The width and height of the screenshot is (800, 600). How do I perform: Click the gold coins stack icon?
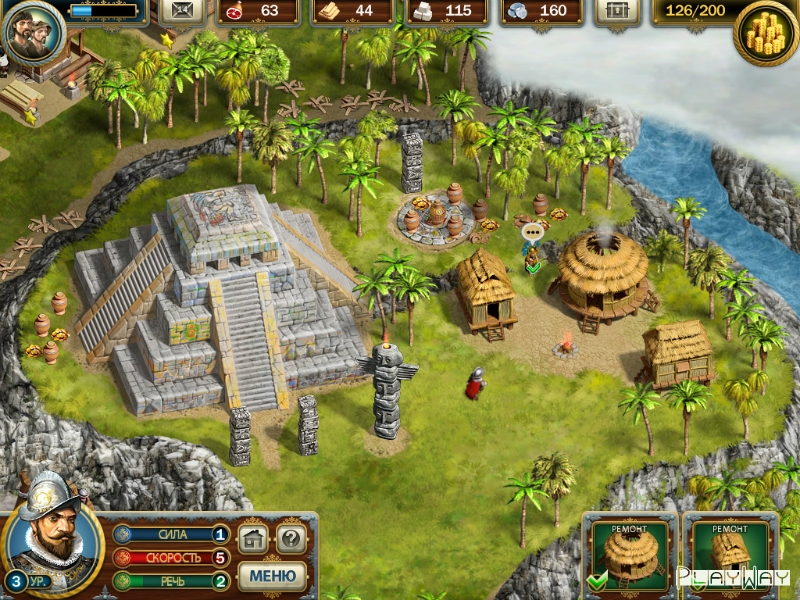pyautogui.click(x=766, y=35)
